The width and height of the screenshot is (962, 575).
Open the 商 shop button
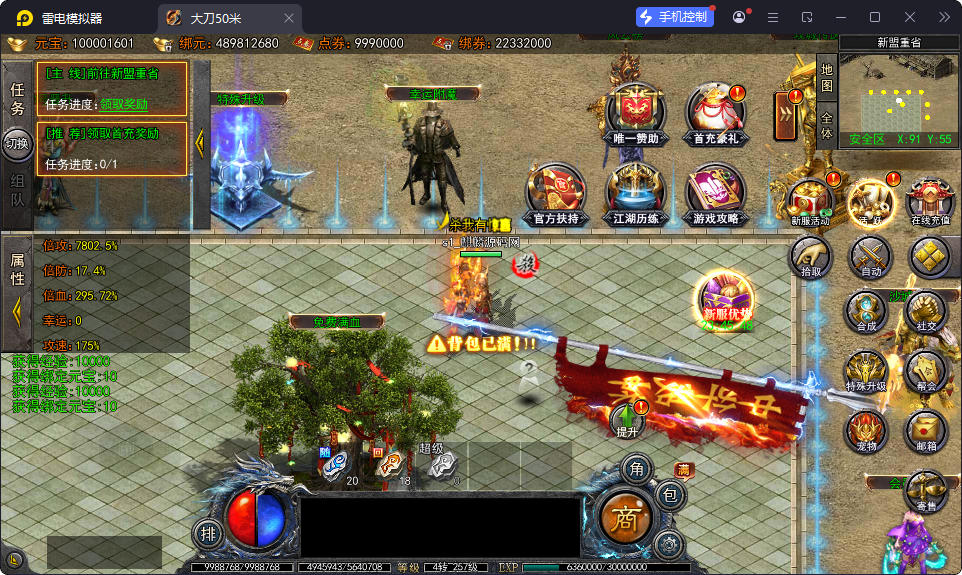[x=628, y=517]
